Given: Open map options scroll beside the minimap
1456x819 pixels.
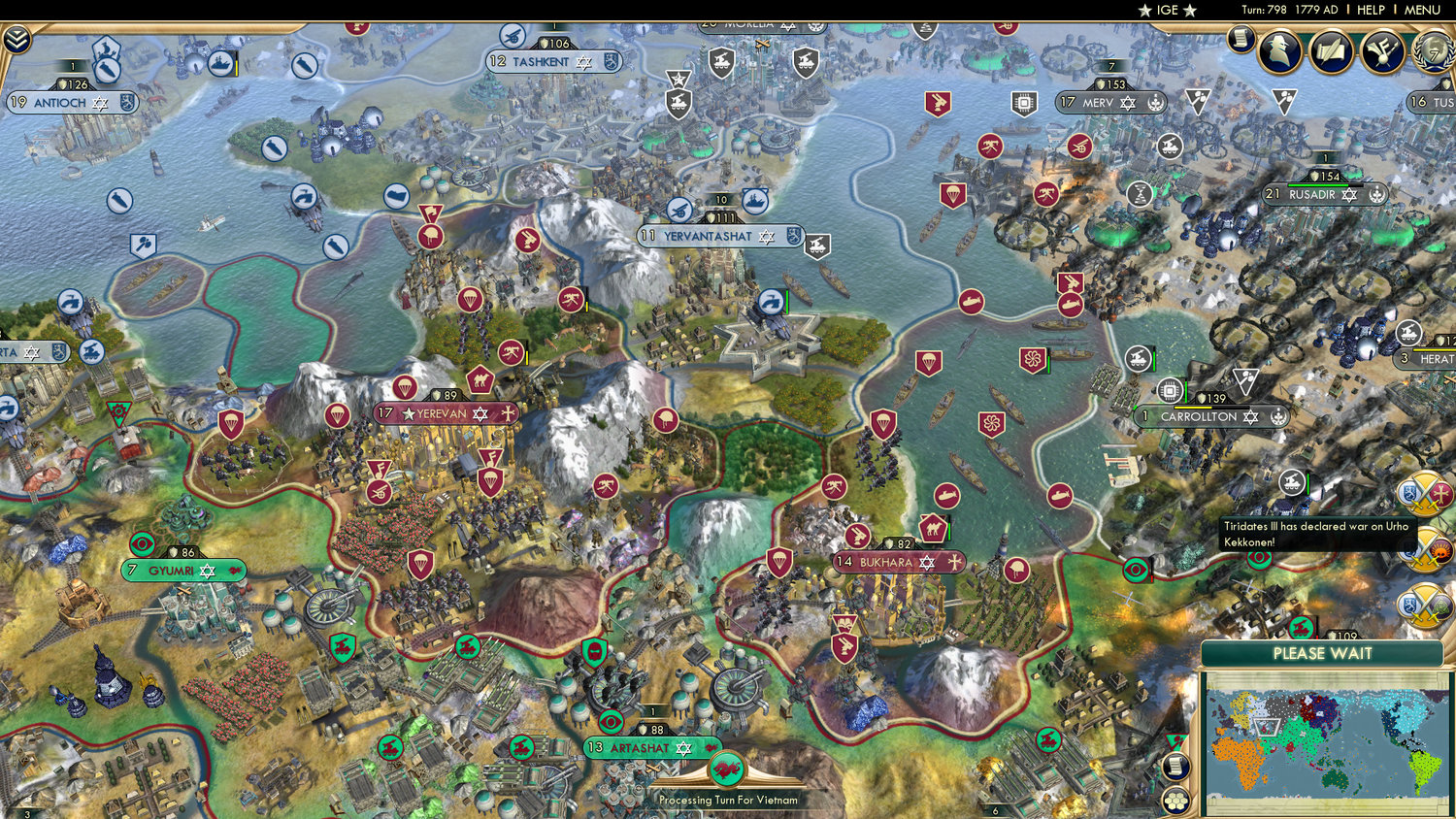Looking at the screenshot, I should 1175,766.
